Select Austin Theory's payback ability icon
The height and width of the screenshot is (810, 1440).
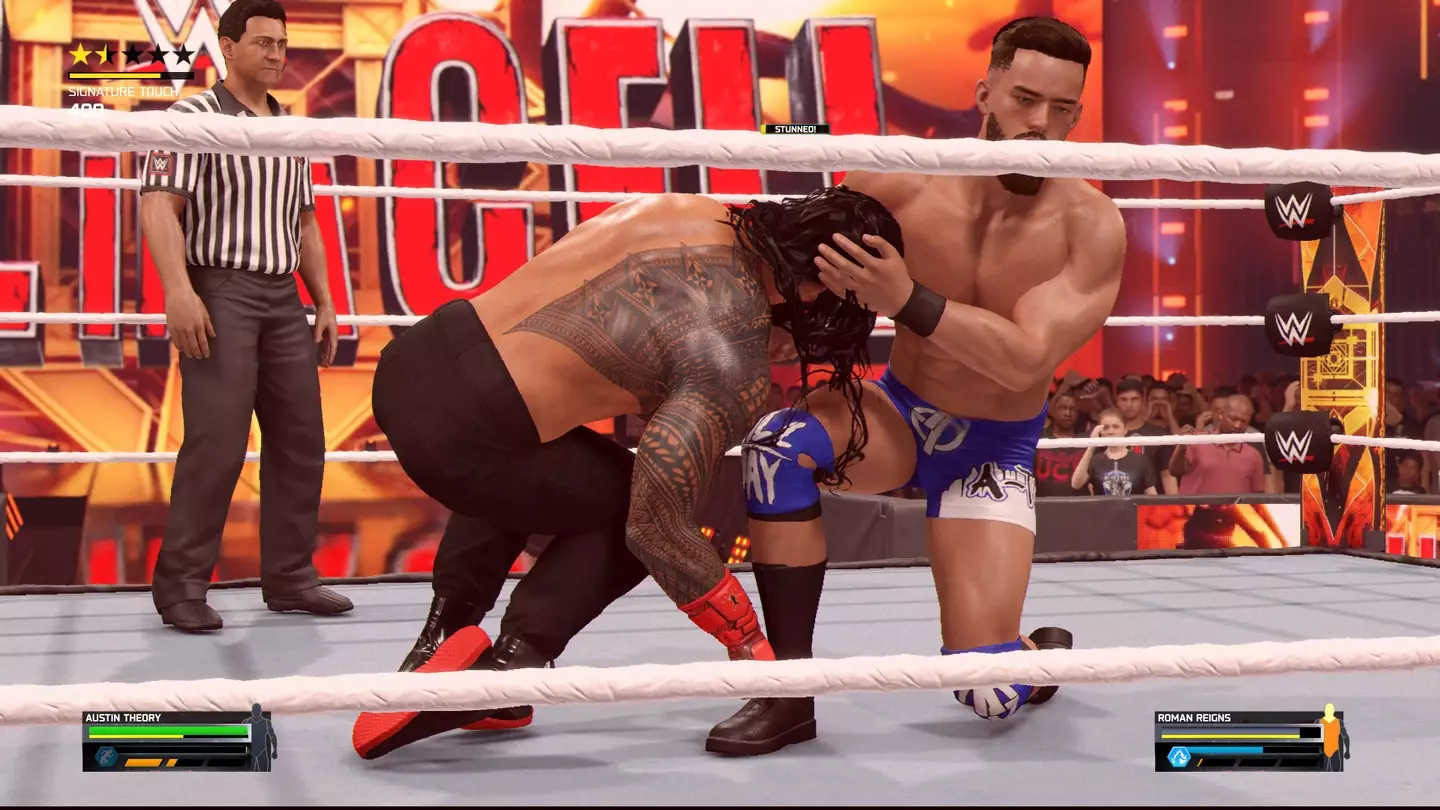click(107, 756)
